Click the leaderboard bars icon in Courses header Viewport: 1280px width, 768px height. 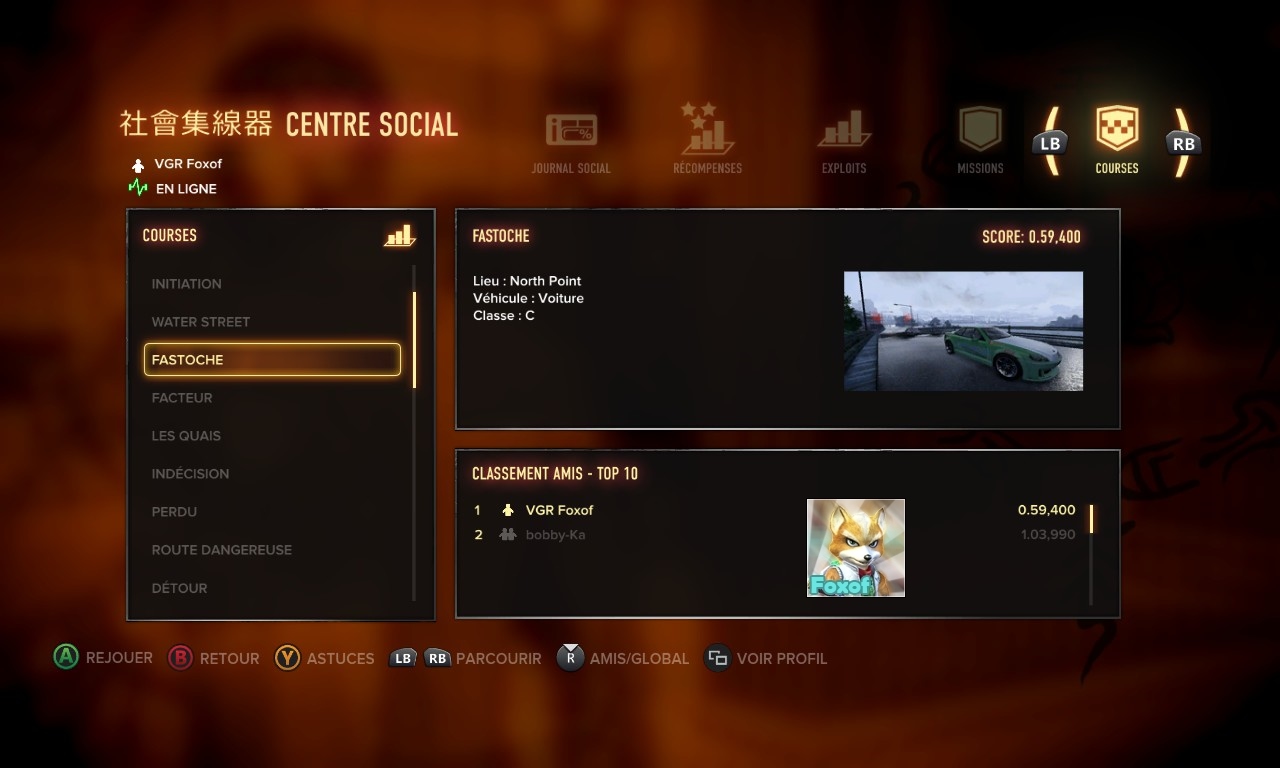click(399, 236)
